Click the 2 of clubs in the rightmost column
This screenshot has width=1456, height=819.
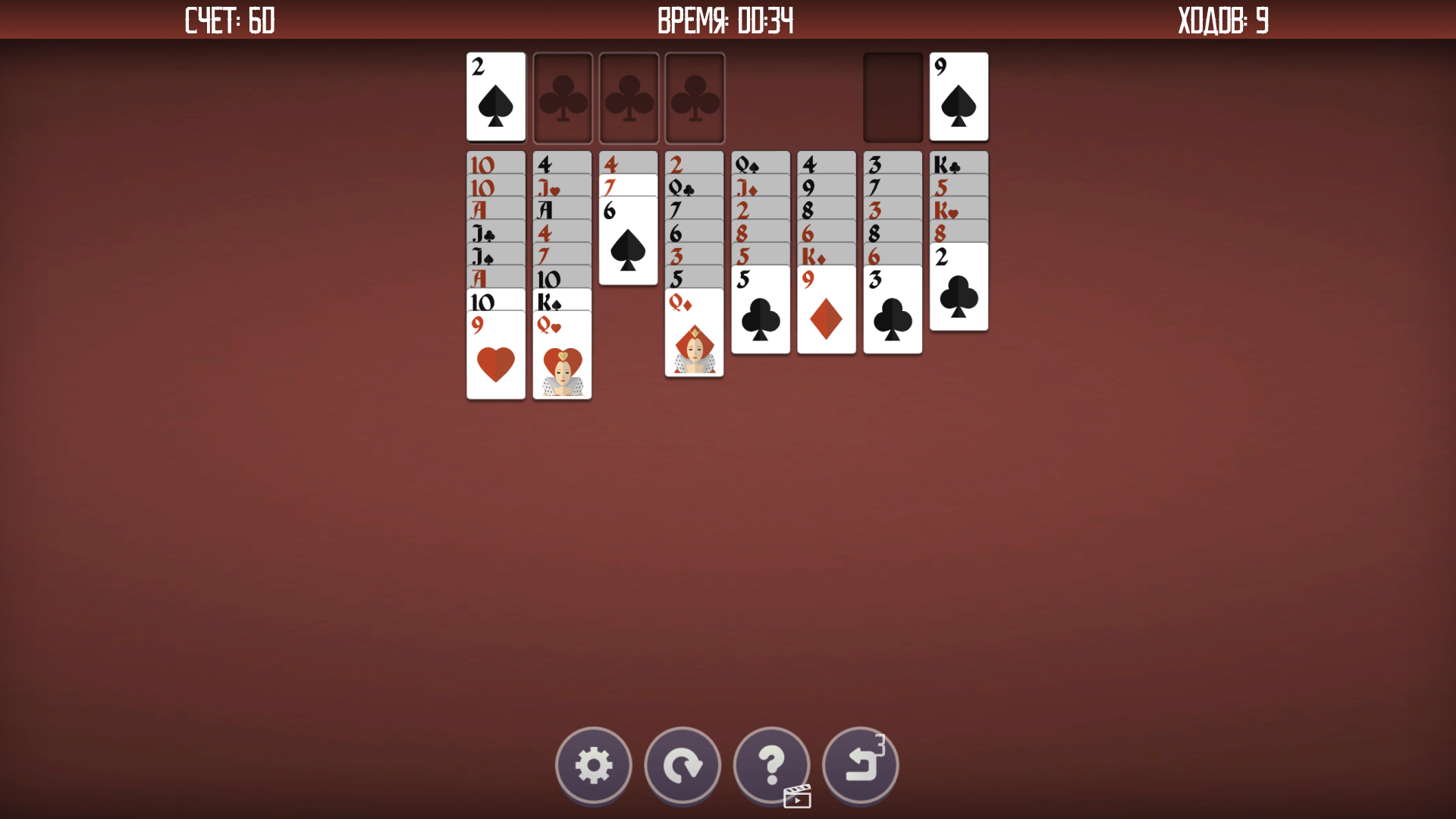click(958, 292)
